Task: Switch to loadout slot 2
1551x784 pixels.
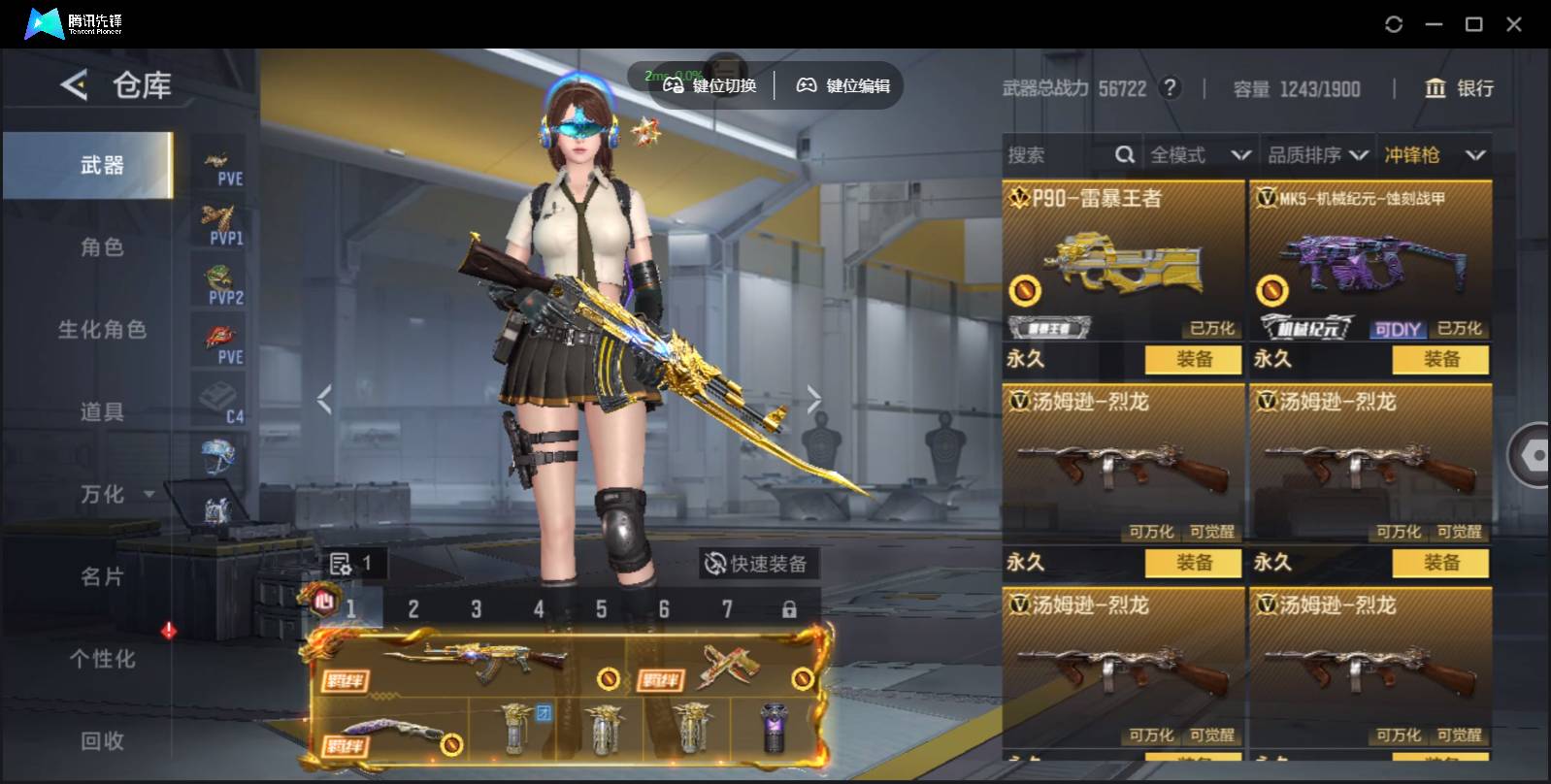Action: pos(413,609)
